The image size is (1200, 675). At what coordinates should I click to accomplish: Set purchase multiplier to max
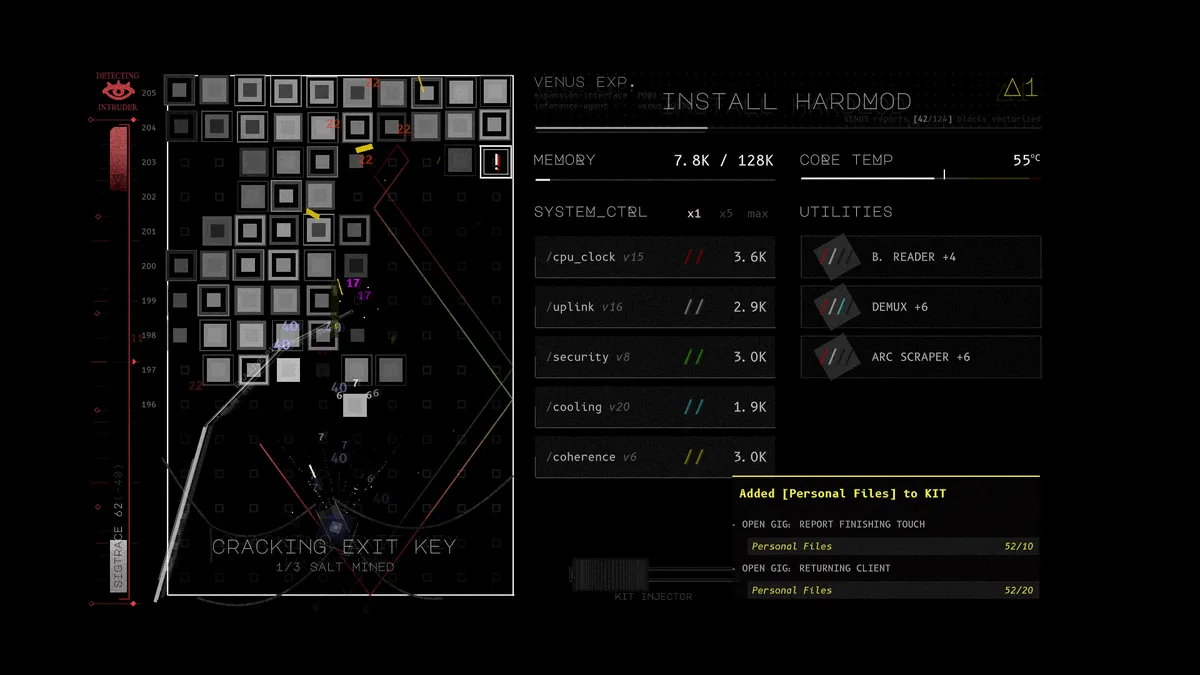757,213
